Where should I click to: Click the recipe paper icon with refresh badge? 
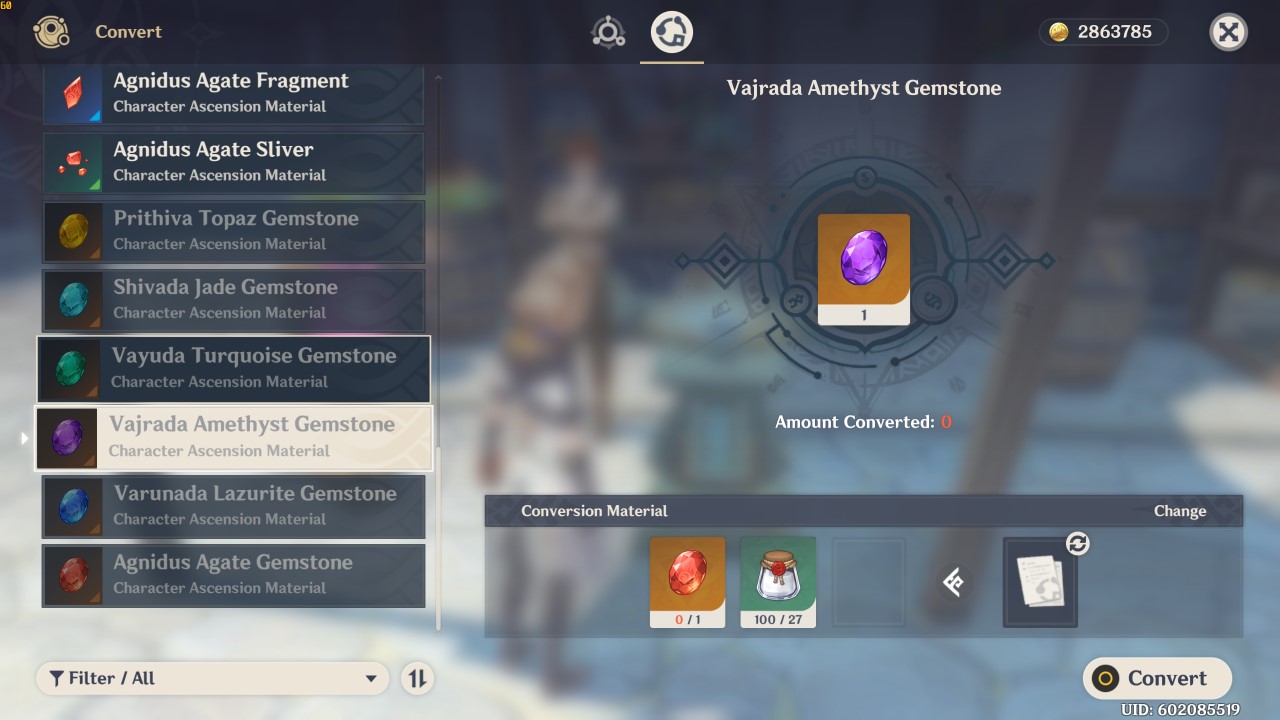click(x=1040, y=583)
